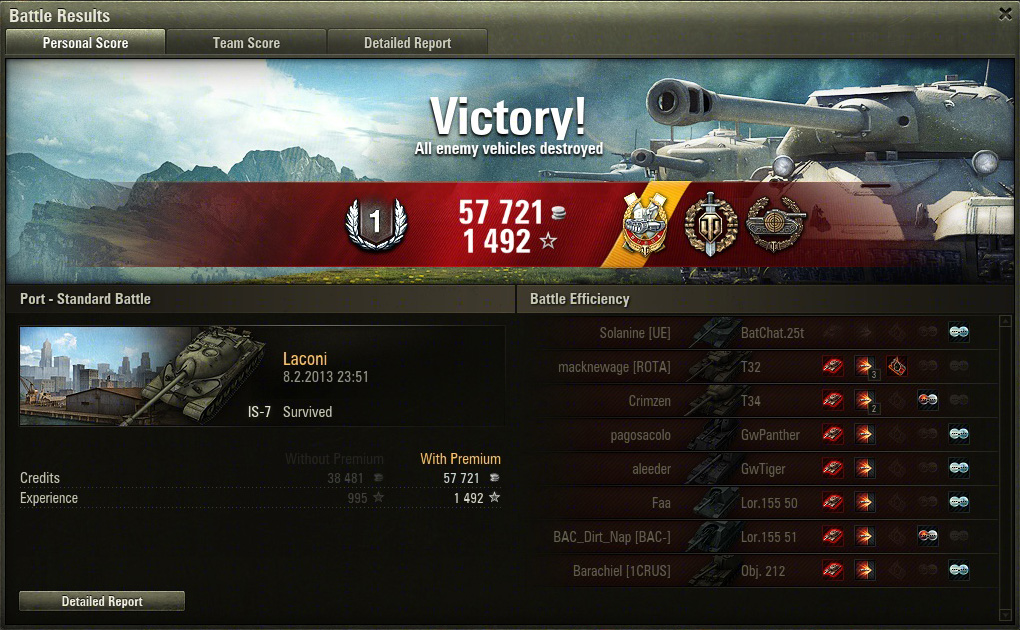The width and height of the screenshot is (1020, 630).
Task: View the sword and shield emblem medal
Action: (711, 225)
